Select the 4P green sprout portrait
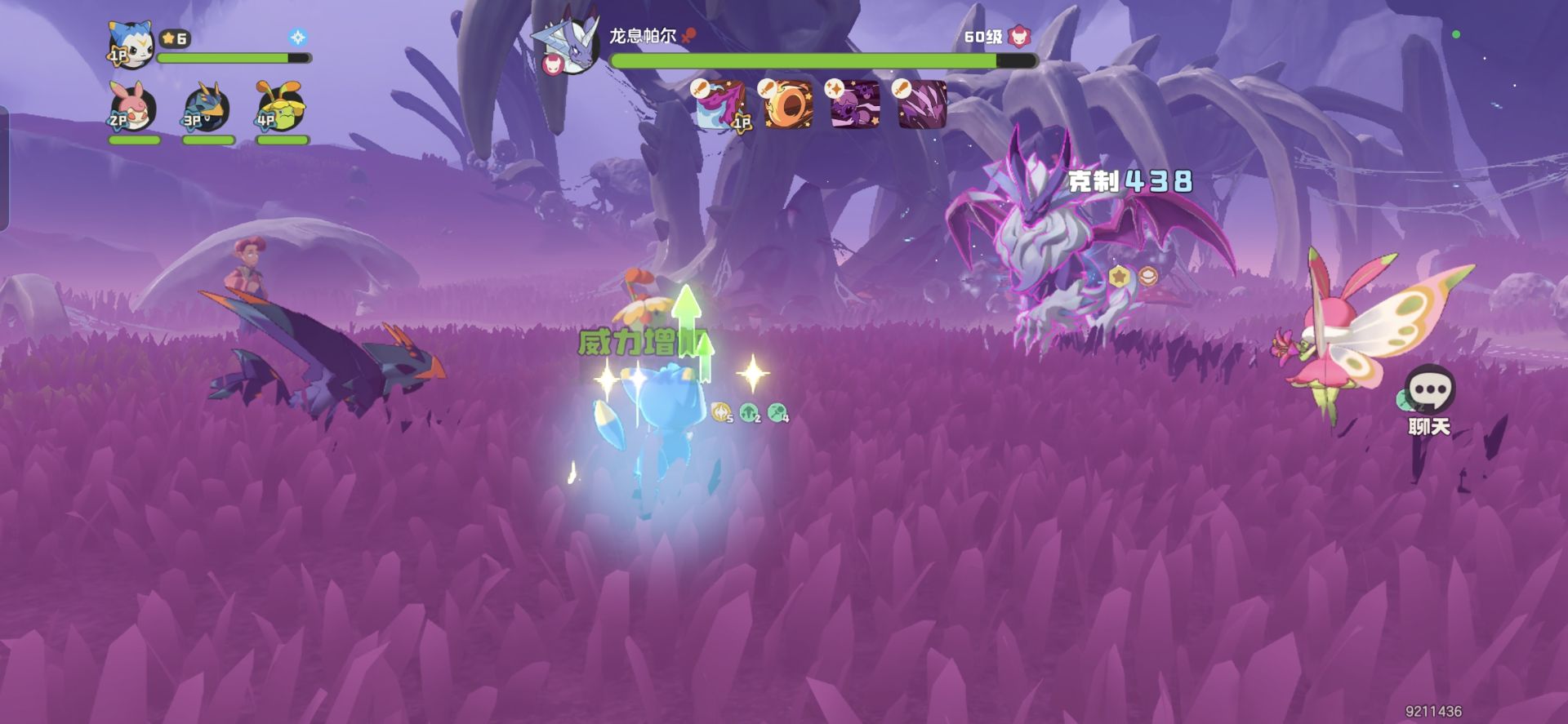Screen dimensions: 1568x724 [281, 108]
